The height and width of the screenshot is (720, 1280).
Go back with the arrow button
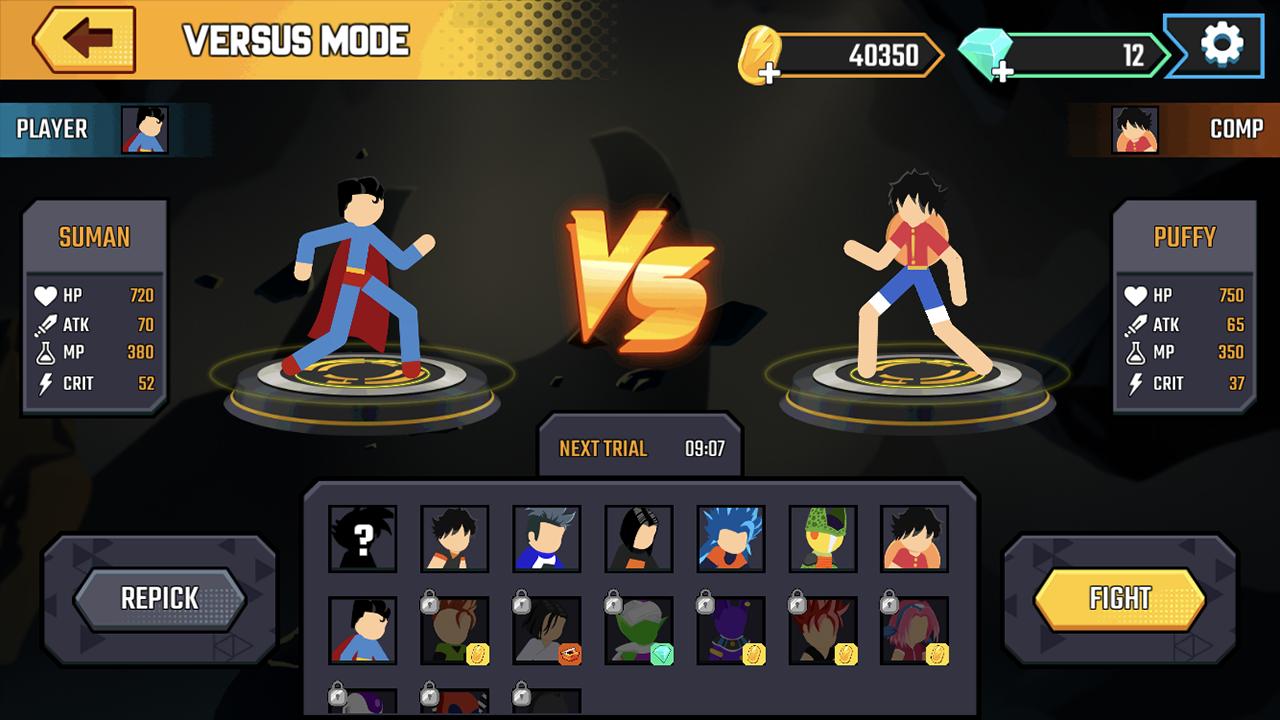pyautogui.click(x=85, y=41)
